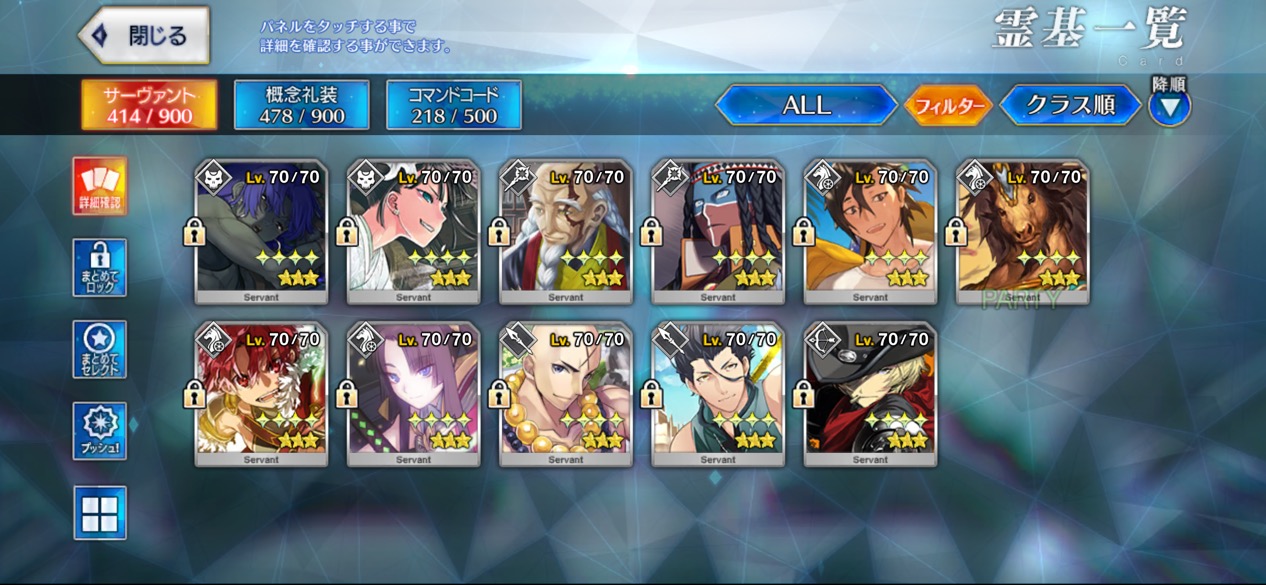
Task: Select the まとめてロック bulk lock button
Action: coord(100,267)
